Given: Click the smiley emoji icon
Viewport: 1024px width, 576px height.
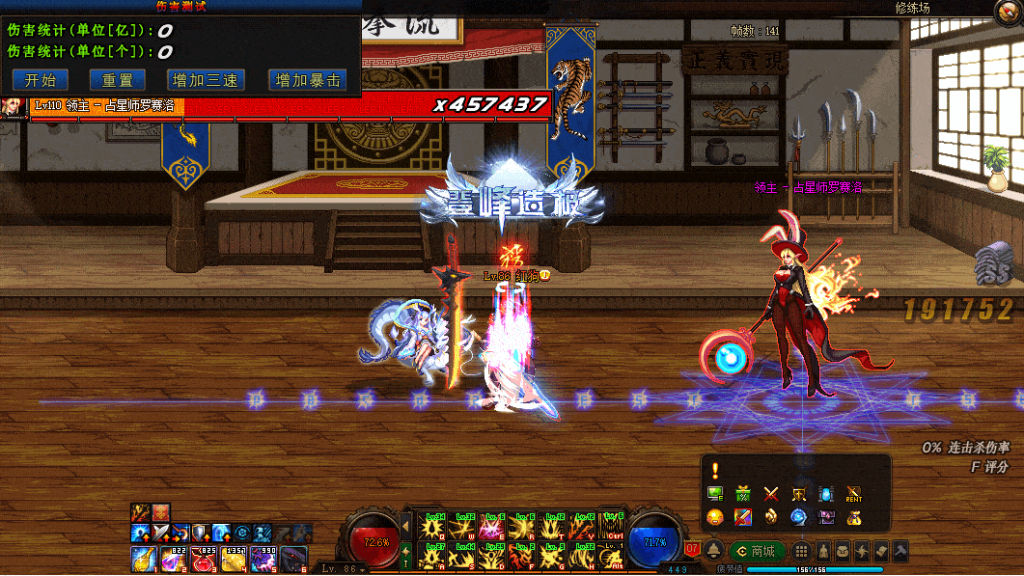Looking at the screenshot, I should tap(714, 517).
